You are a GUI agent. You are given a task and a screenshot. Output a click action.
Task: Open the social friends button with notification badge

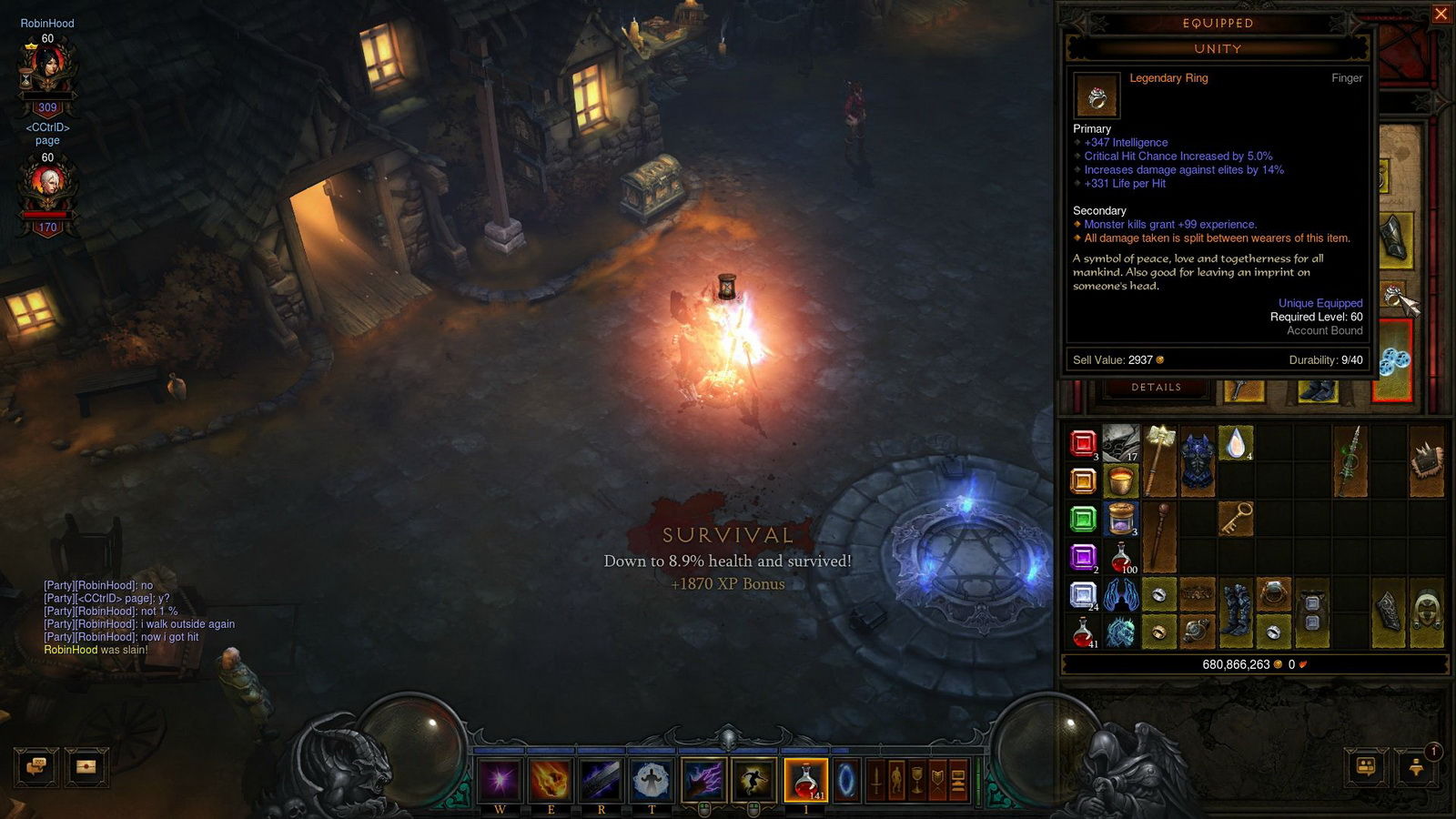(1416, 766)
